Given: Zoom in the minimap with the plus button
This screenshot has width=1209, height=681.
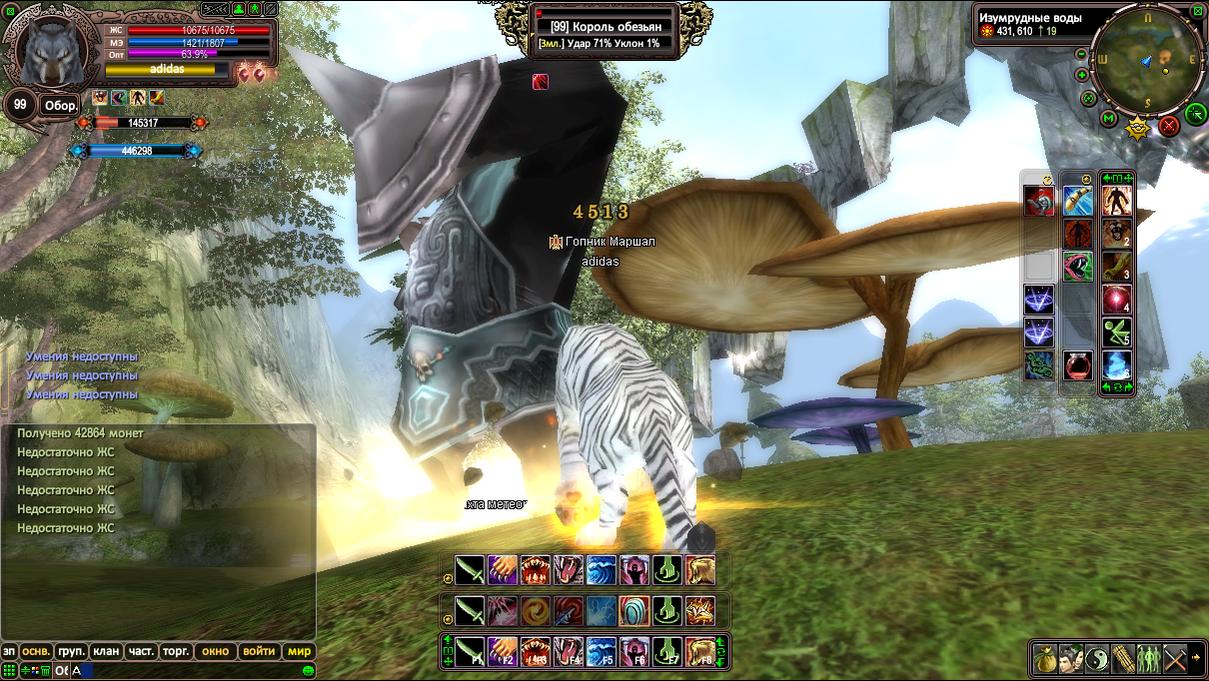Looking at the screenshot, I should pos(1082,74).
